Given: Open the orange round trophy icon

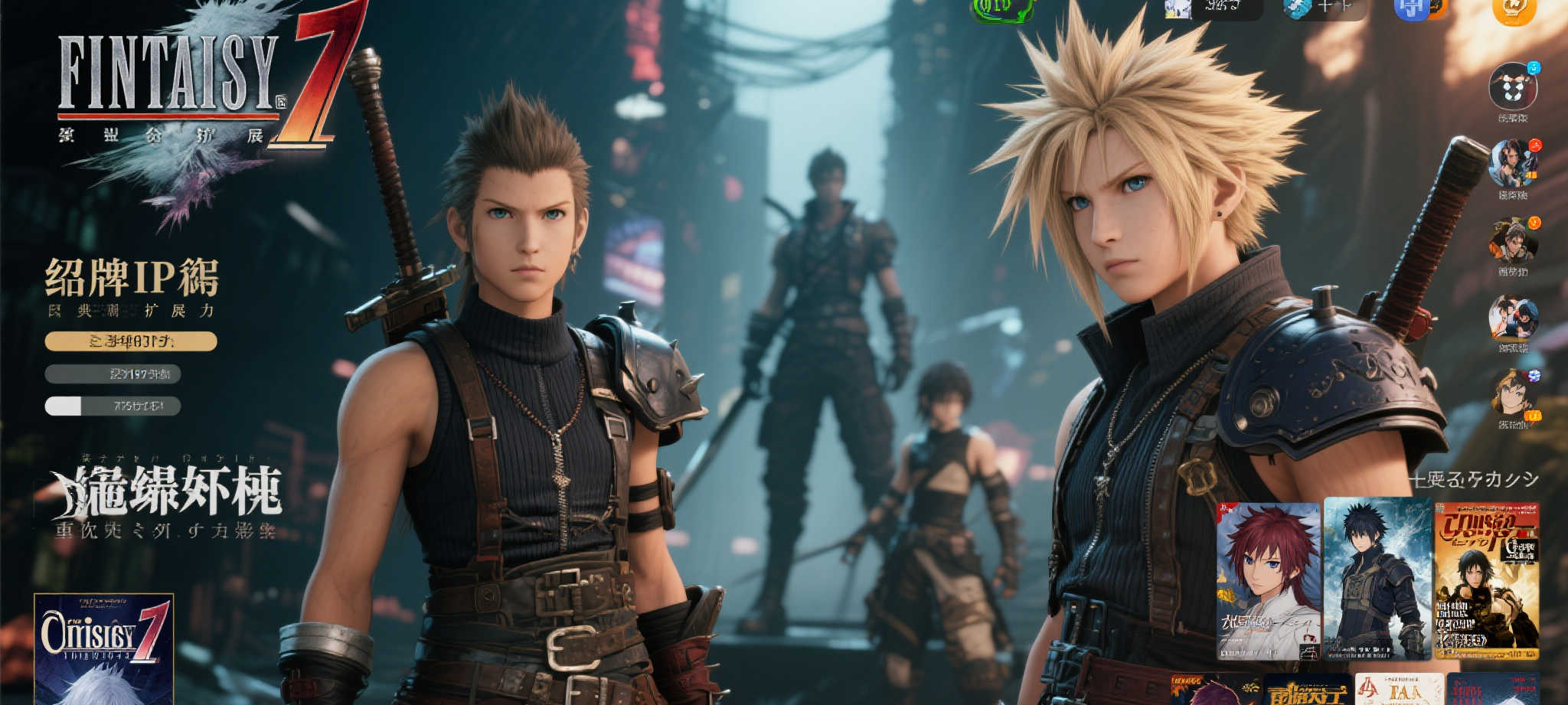Looking at the screenshot, I should pyautogui.click(x=1514, y=10).
